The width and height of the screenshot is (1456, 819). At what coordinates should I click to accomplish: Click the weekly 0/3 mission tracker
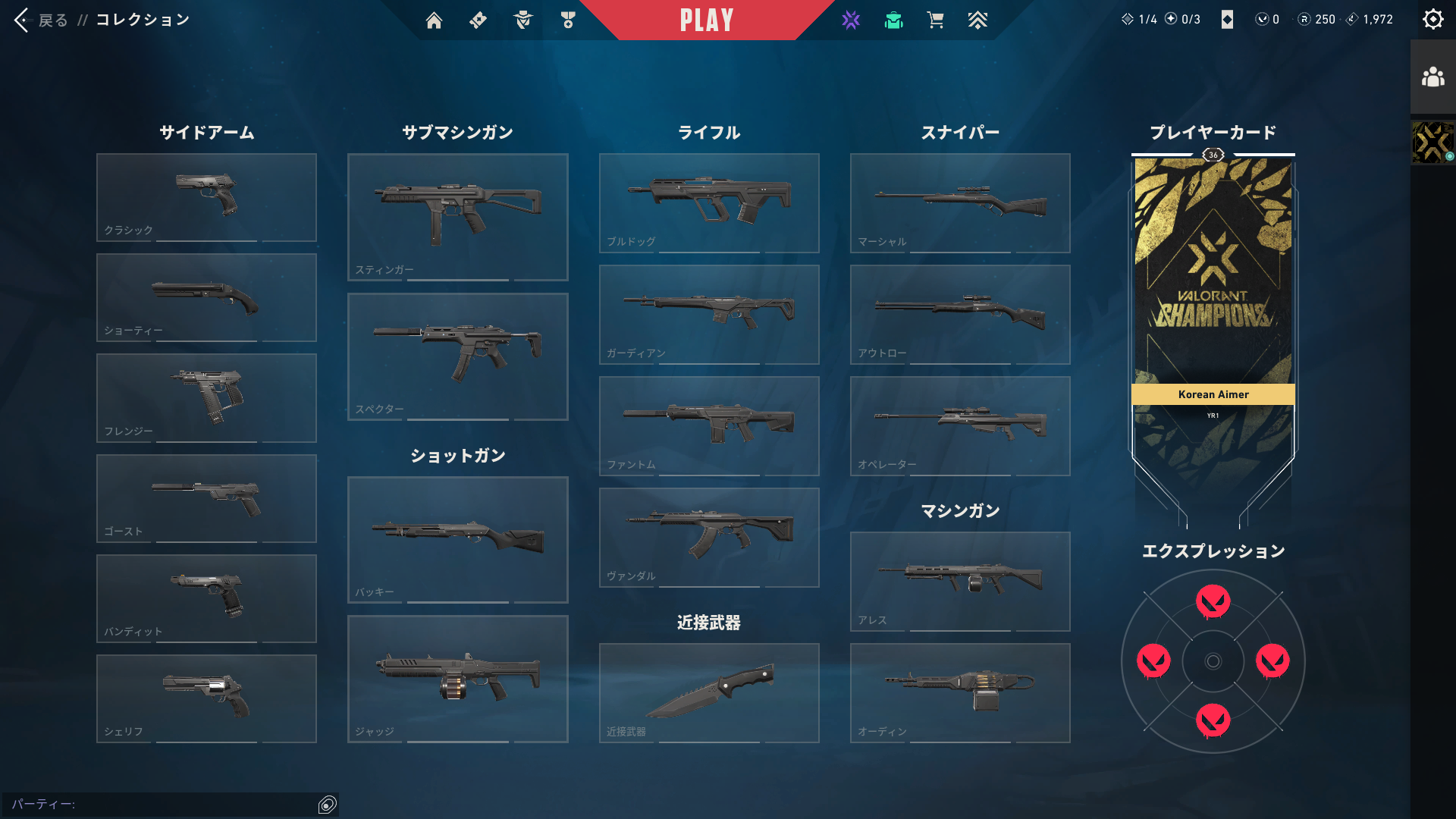pos(1181,19)
